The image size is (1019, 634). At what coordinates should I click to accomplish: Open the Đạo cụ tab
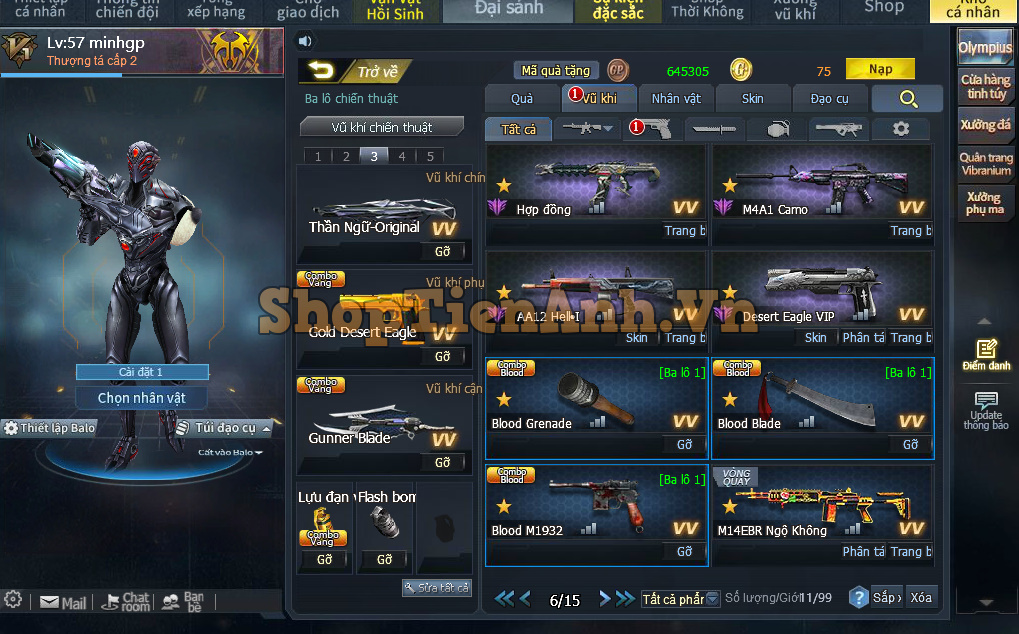[x=829, y=98]
